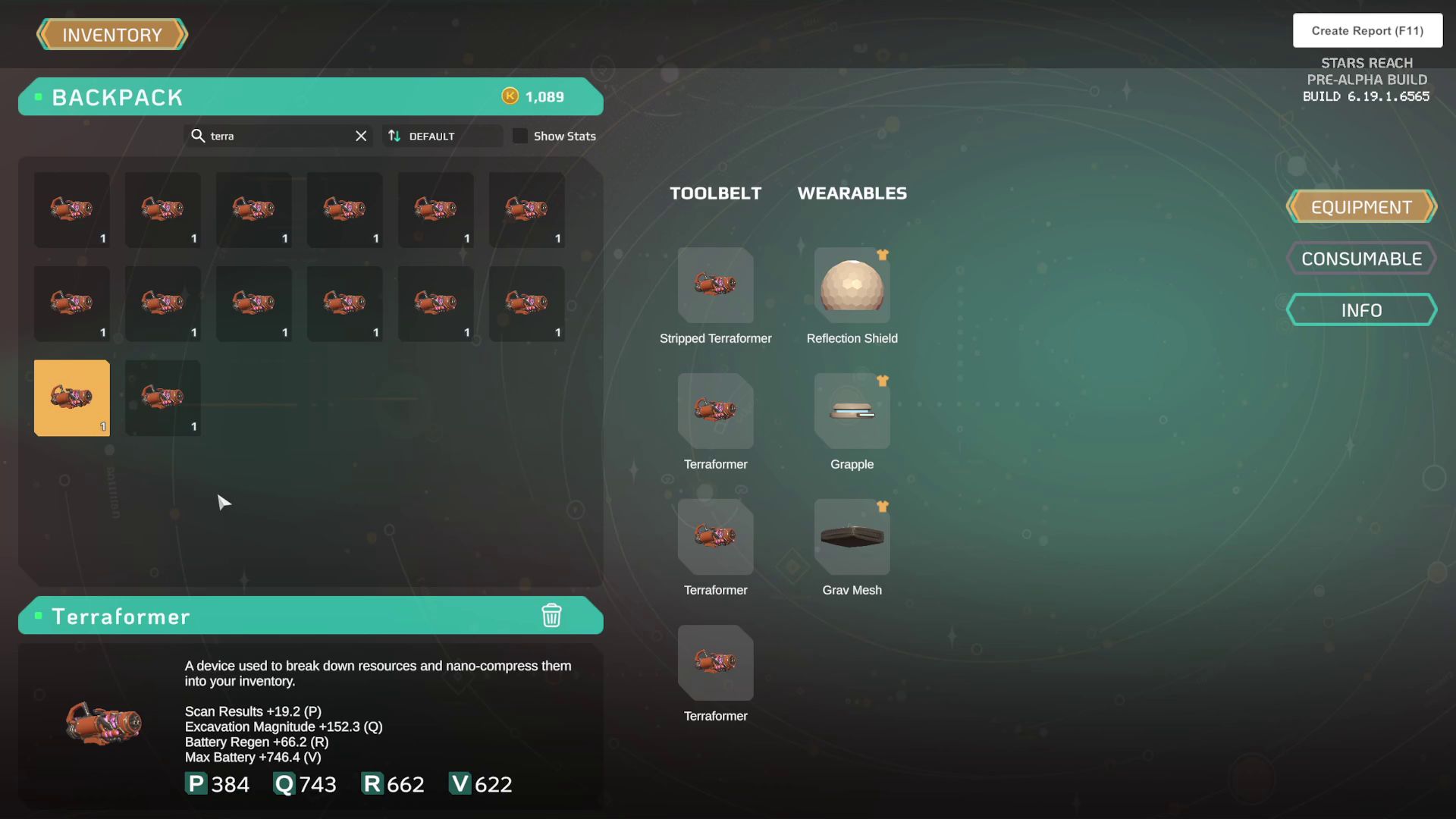This screenshot has width=1456, height=819.
Task: Select the Stripped Terraformer in the toolbelt
Action: click(x=715, y=286)
